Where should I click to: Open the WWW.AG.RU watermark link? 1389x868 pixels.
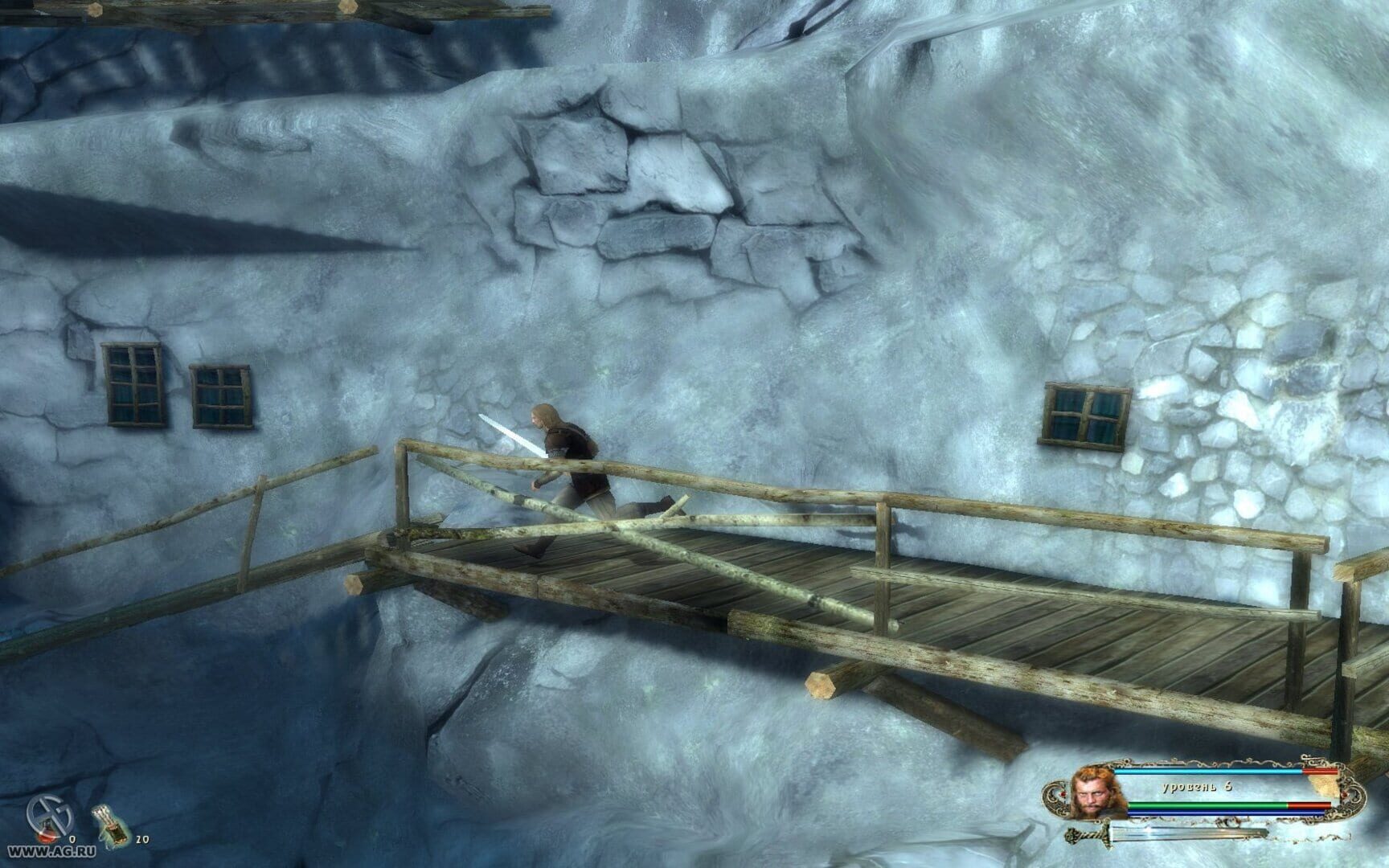51,850
